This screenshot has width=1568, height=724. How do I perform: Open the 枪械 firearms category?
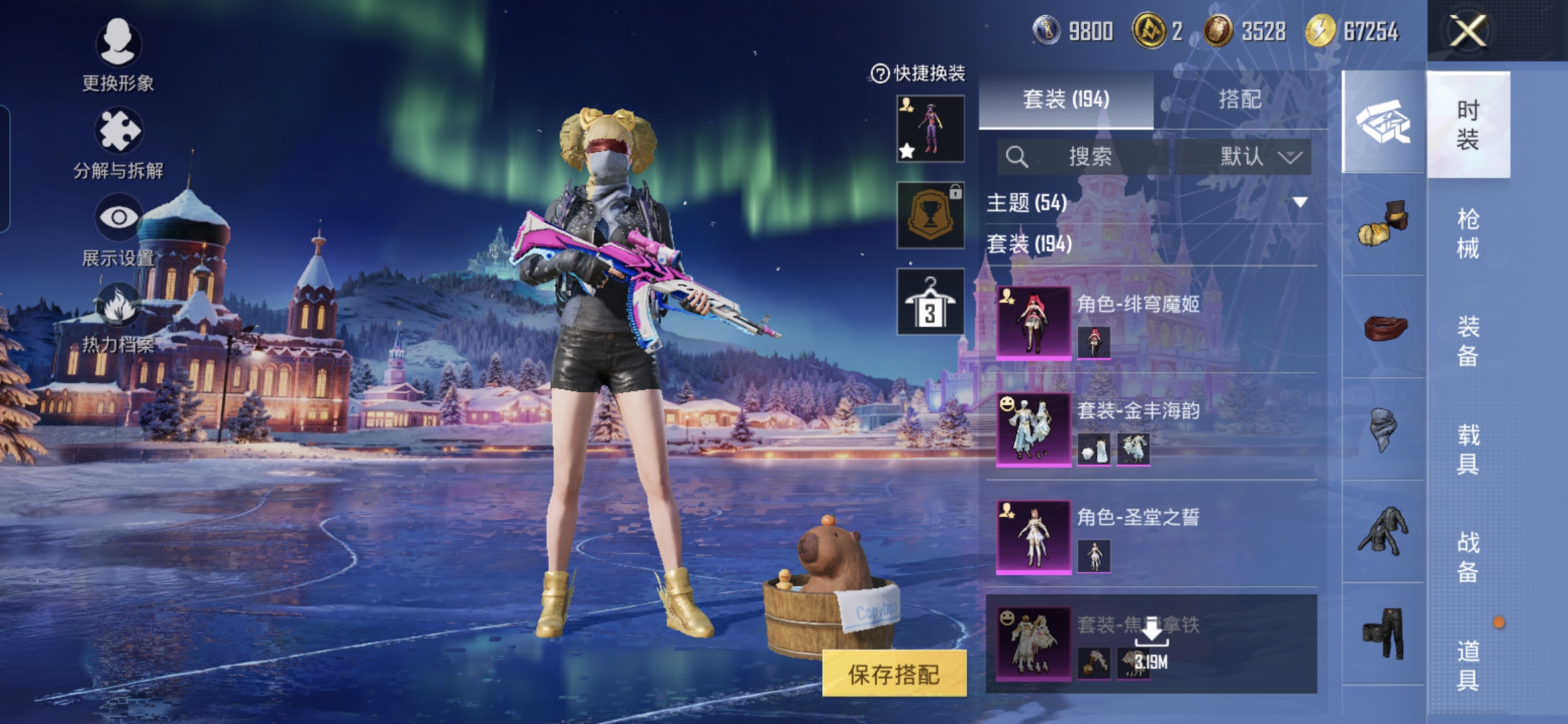(1467, 233)
